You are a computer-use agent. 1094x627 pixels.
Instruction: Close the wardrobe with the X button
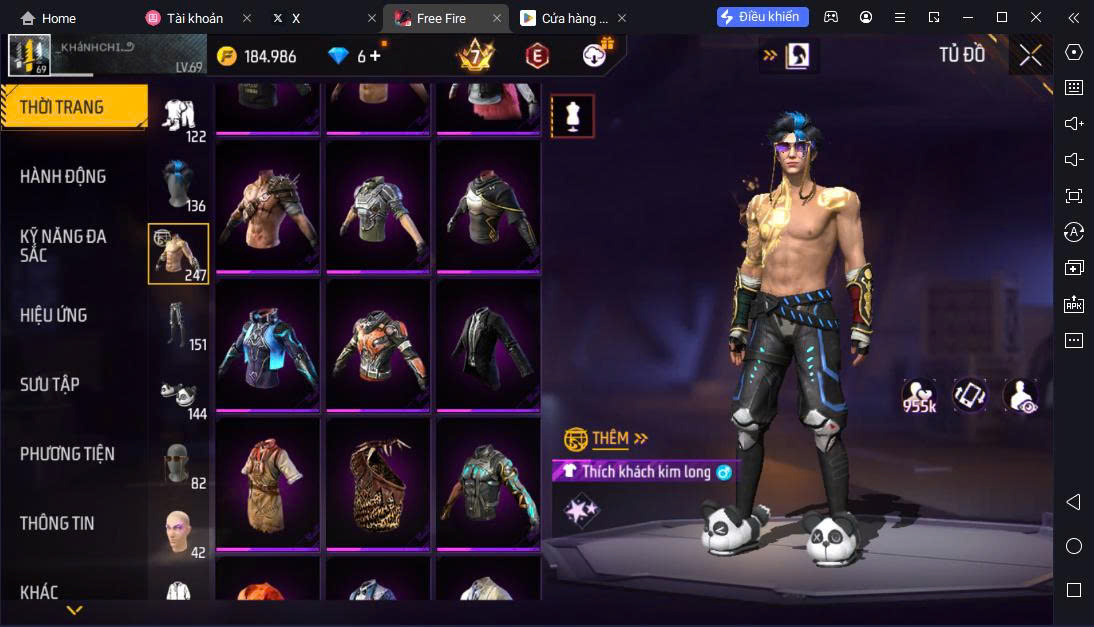pos(1030,56)
